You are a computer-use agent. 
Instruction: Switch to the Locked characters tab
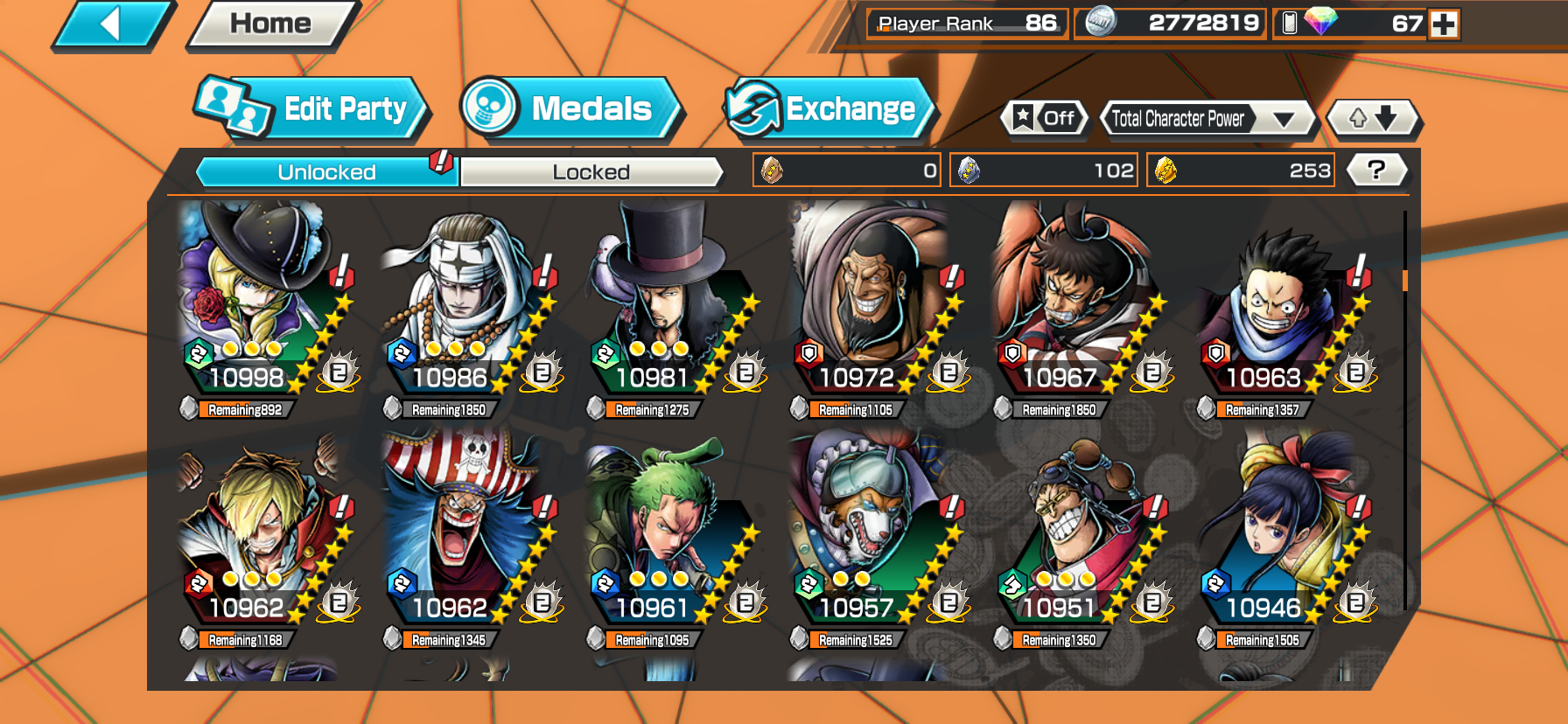point(591,172)
